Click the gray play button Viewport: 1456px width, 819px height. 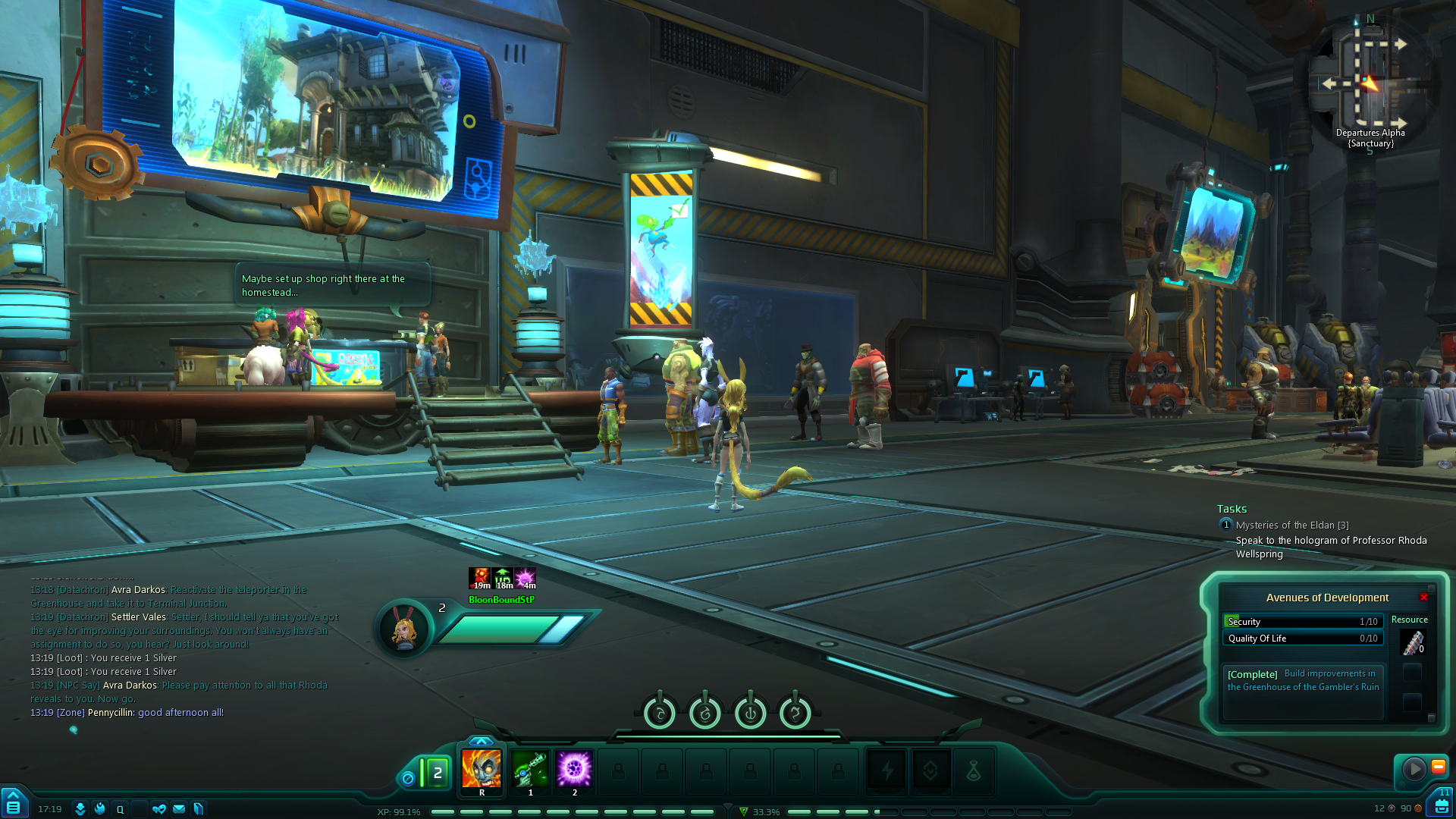coord(1414,769)
